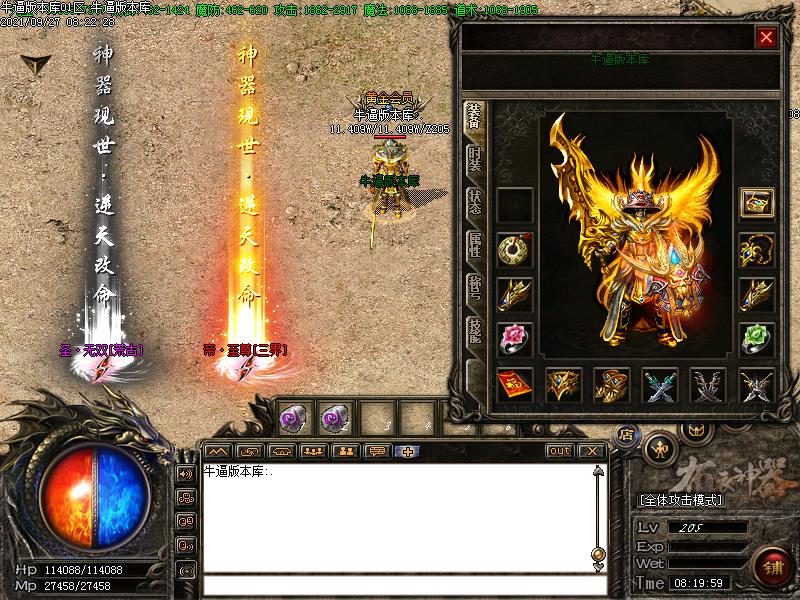Choose the red envelope item slot
800x600 pixels.
(514, 384)
